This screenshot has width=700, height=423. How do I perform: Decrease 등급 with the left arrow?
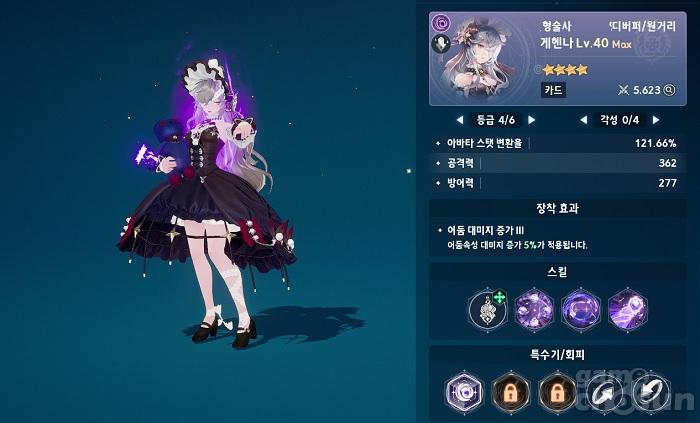click(459, 120)
